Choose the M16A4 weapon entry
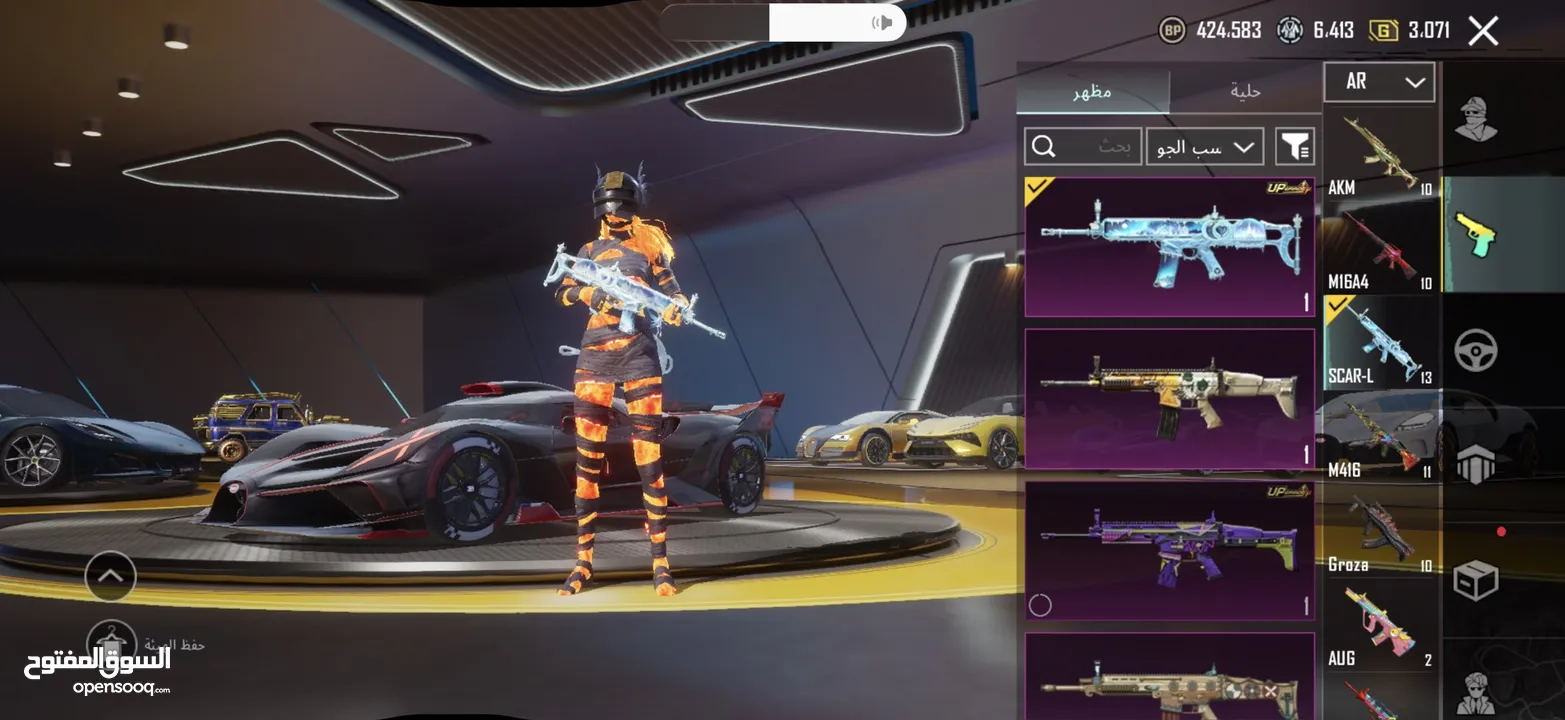The image size is (1565, 720). (x=1381, y=248)
